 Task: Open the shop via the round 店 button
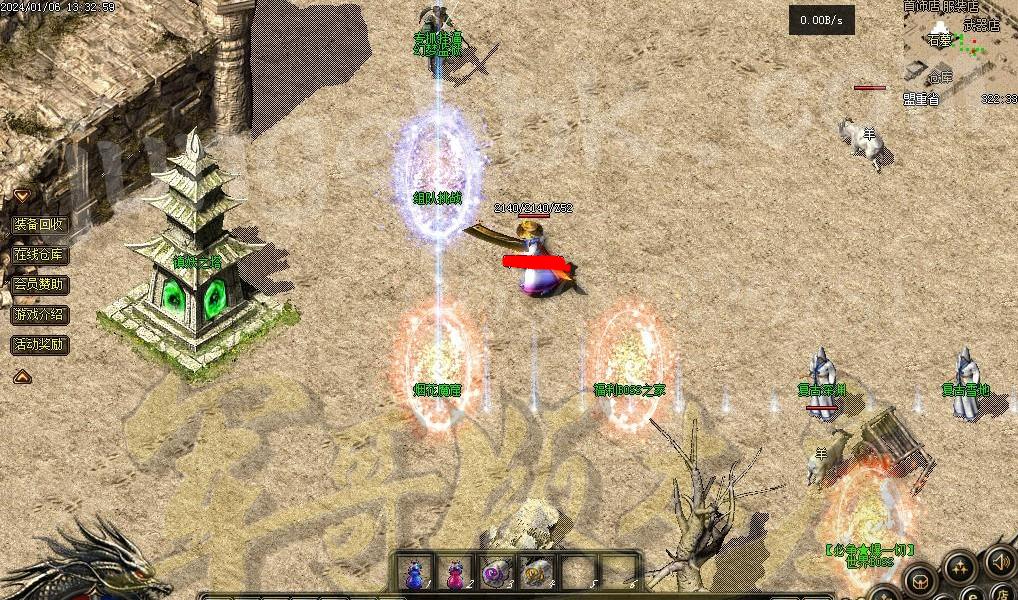[x=1001, y=590]
